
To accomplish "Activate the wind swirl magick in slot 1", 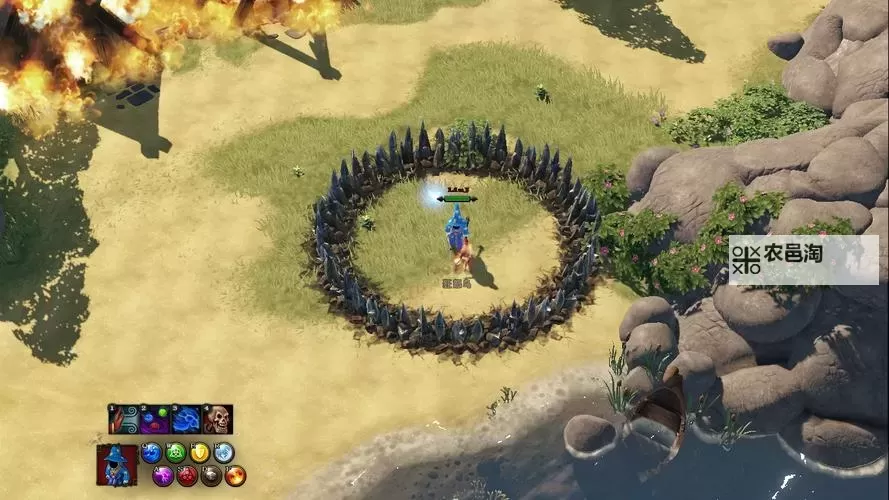I will pyautogui.click(x=123, y=419).
